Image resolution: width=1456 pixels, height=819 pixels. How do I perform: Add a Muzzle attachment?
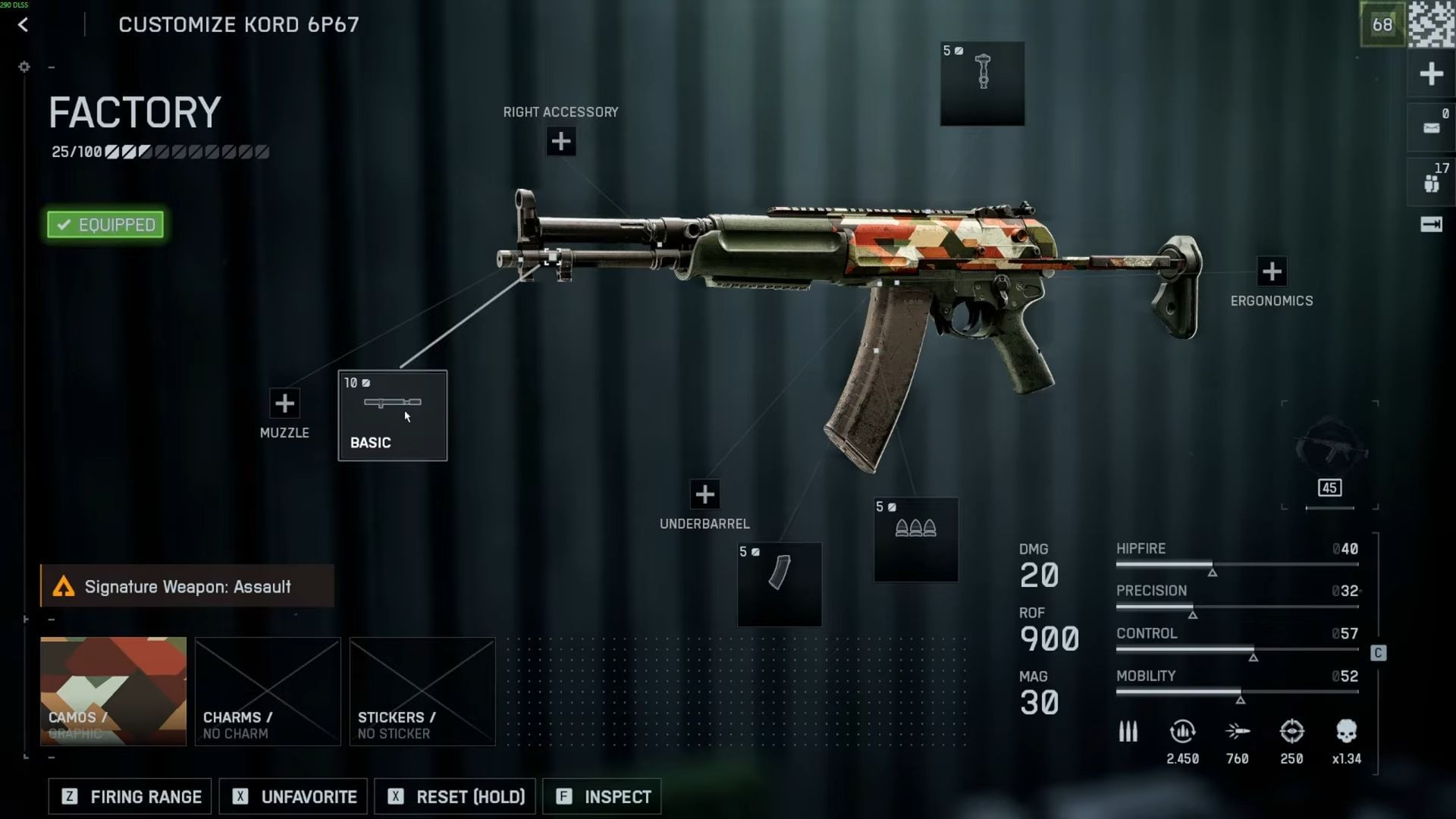(x=284, y=403)
